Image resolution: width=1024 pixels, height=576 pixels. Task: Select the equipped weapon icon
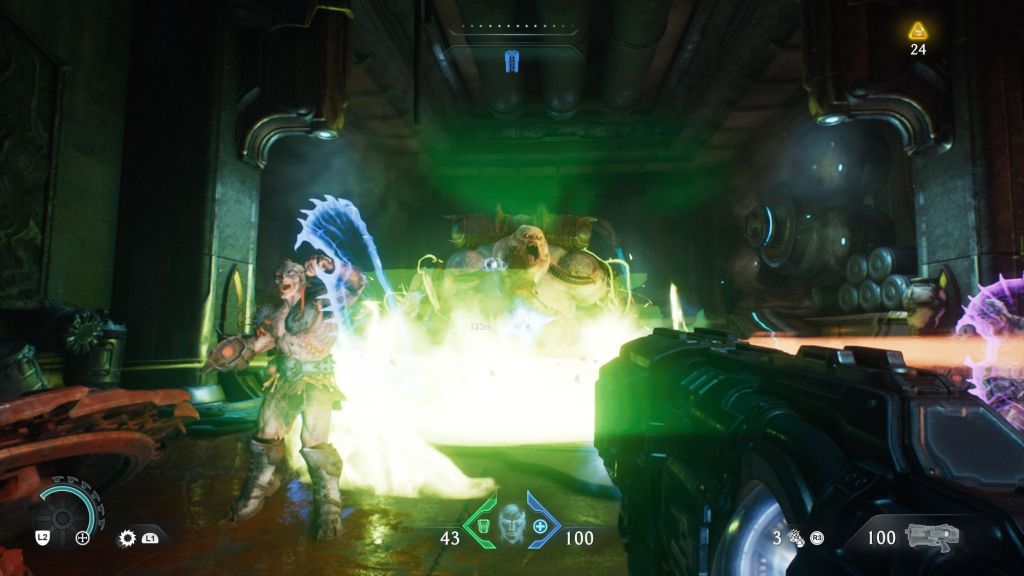[931, 536]
